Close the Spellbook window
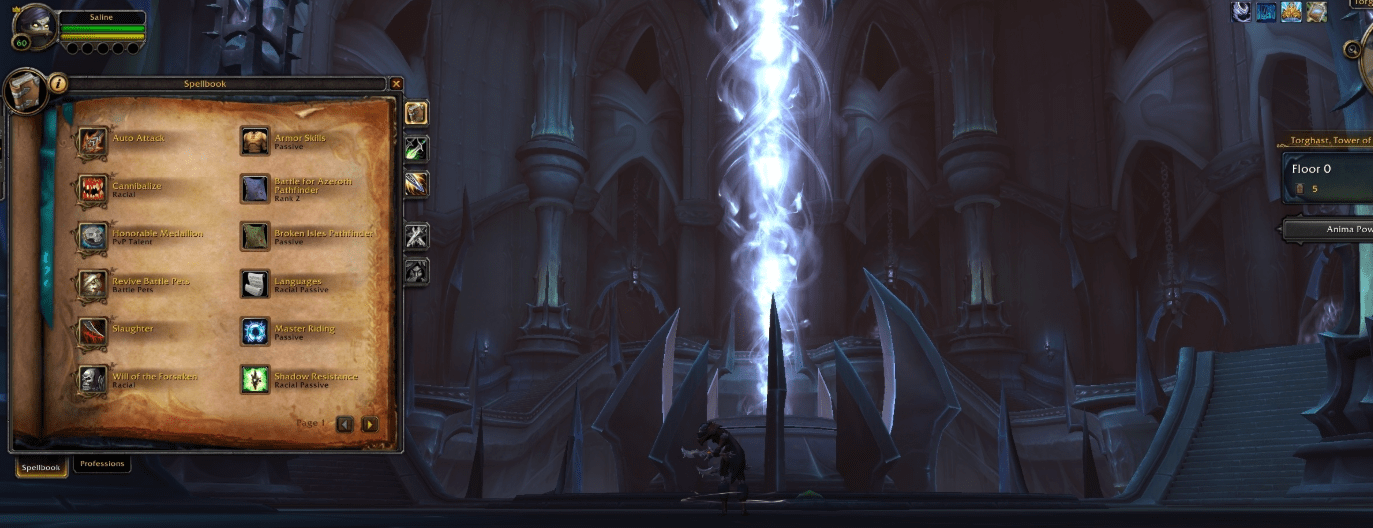 click(x=397, y=84)
